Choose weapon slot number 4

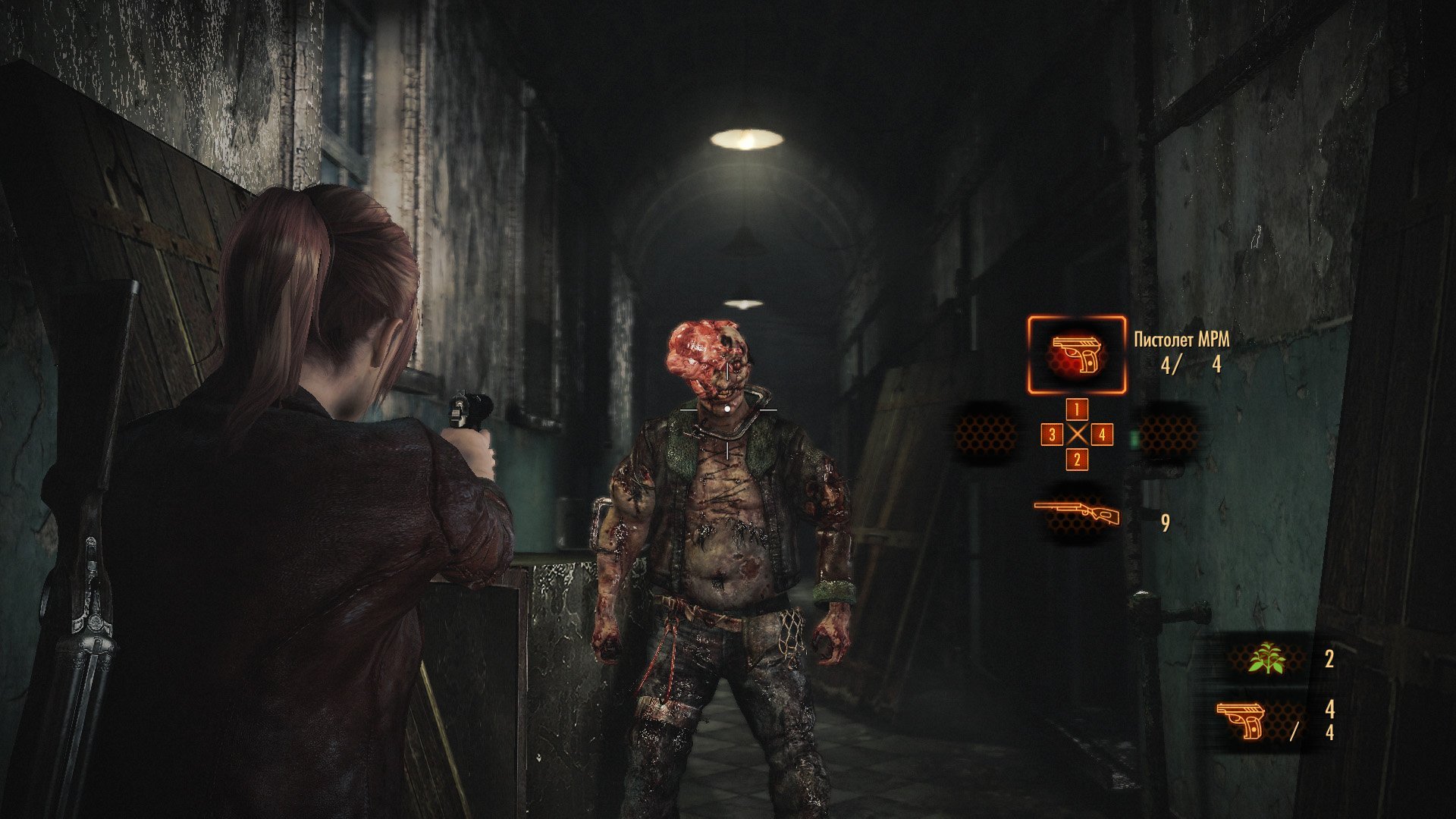1102,435
